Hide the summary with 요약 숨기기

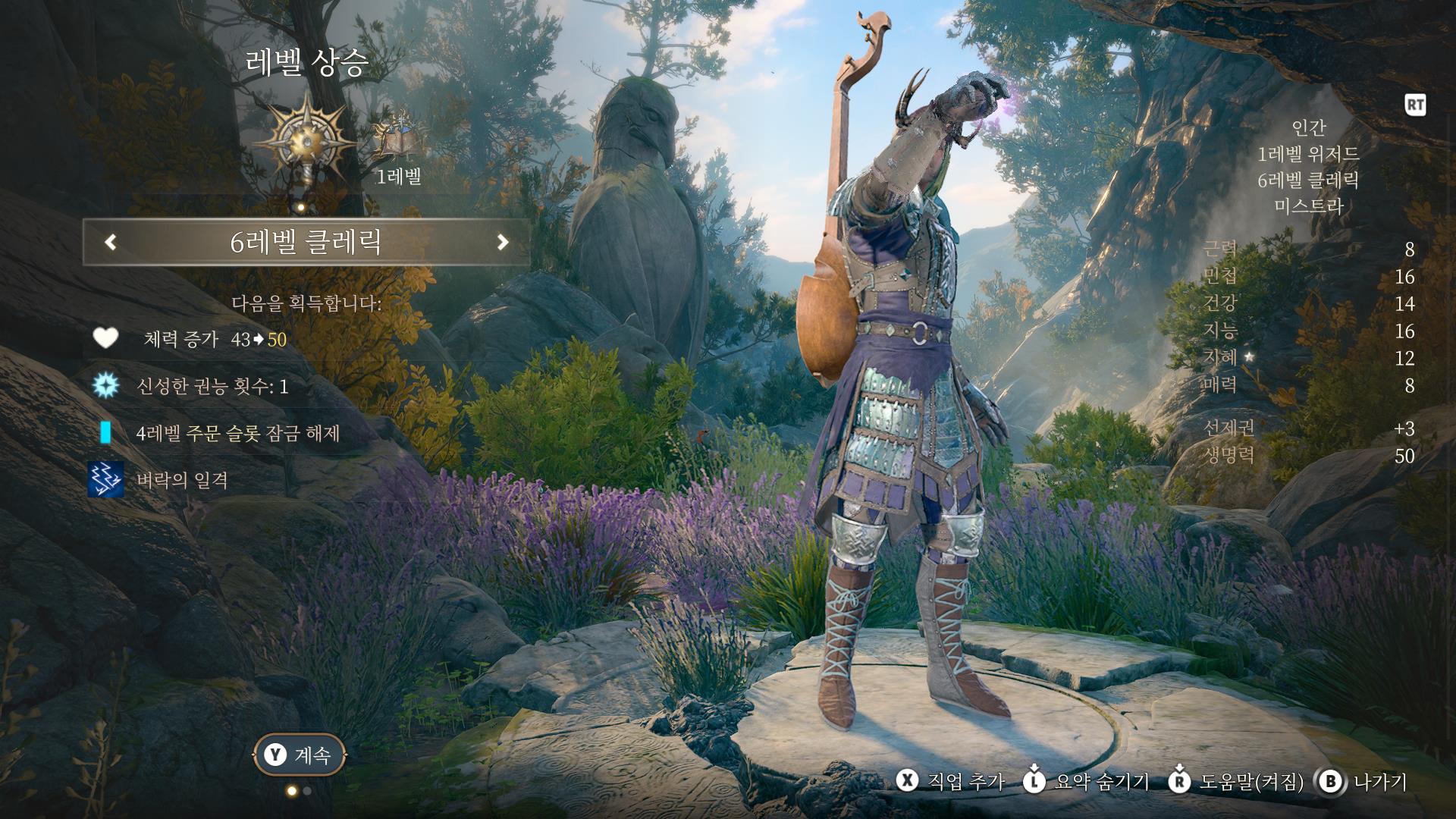1086,782
